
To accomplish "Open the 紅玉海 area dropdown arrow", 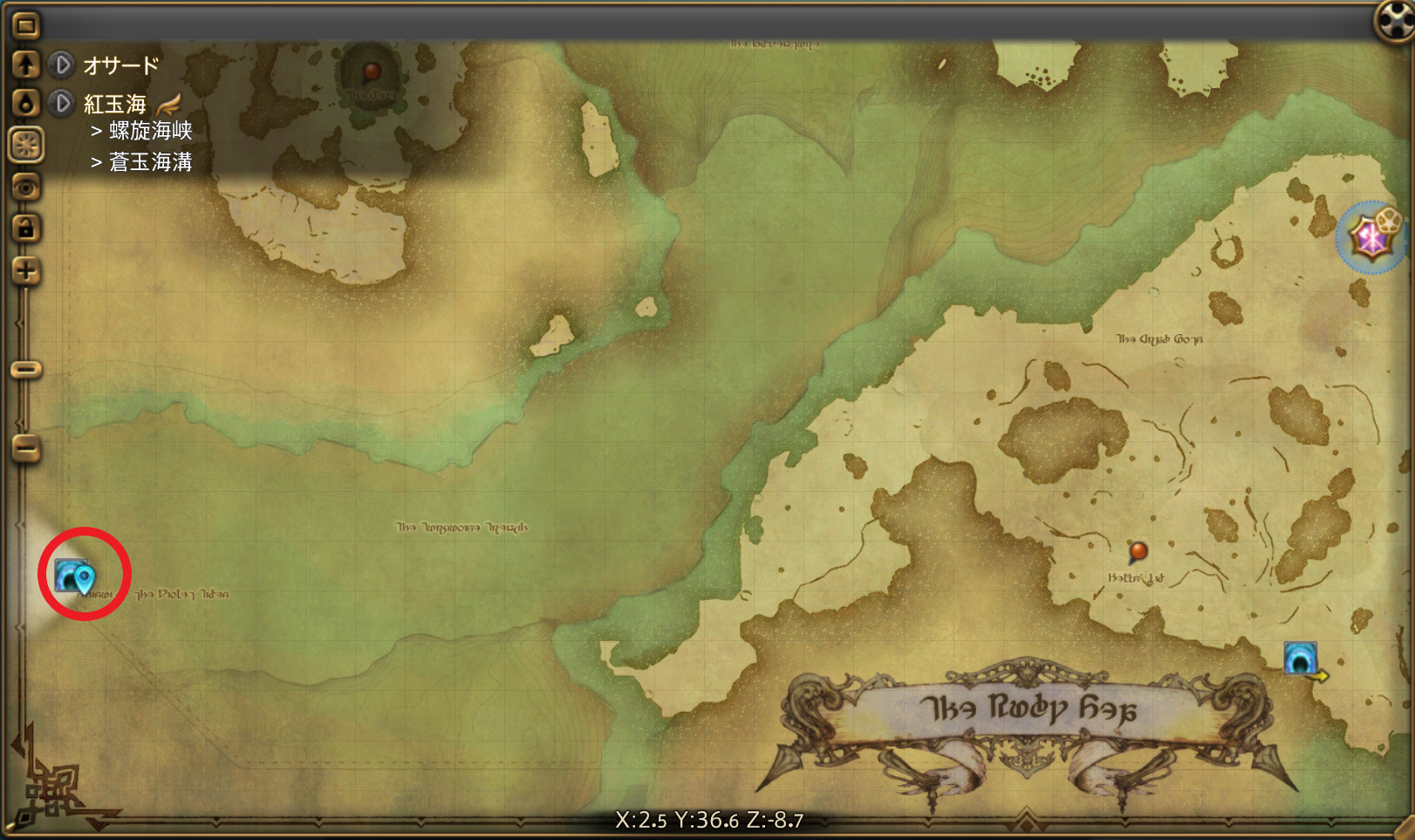I will pyautogui.click(x=62, y=104).
